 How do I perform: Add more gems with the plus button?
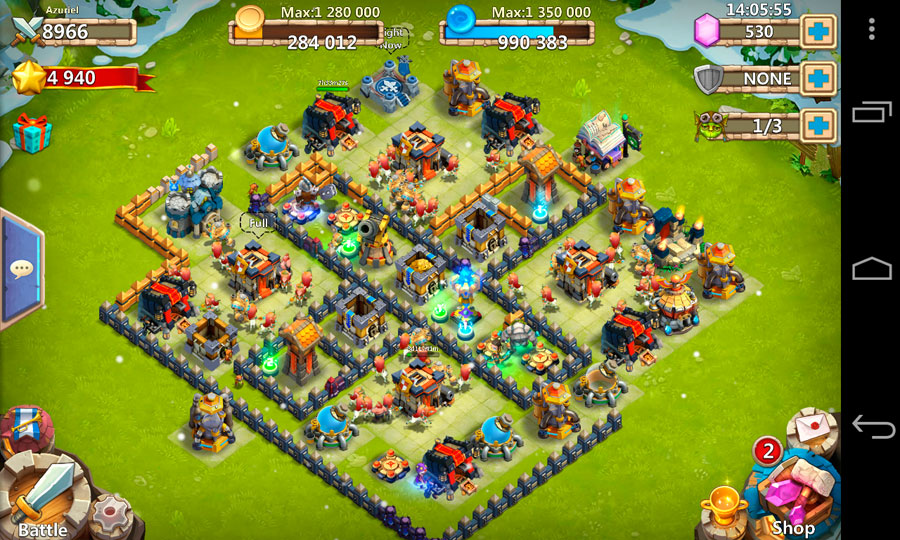pyautogui.click(x=819, y=31)
